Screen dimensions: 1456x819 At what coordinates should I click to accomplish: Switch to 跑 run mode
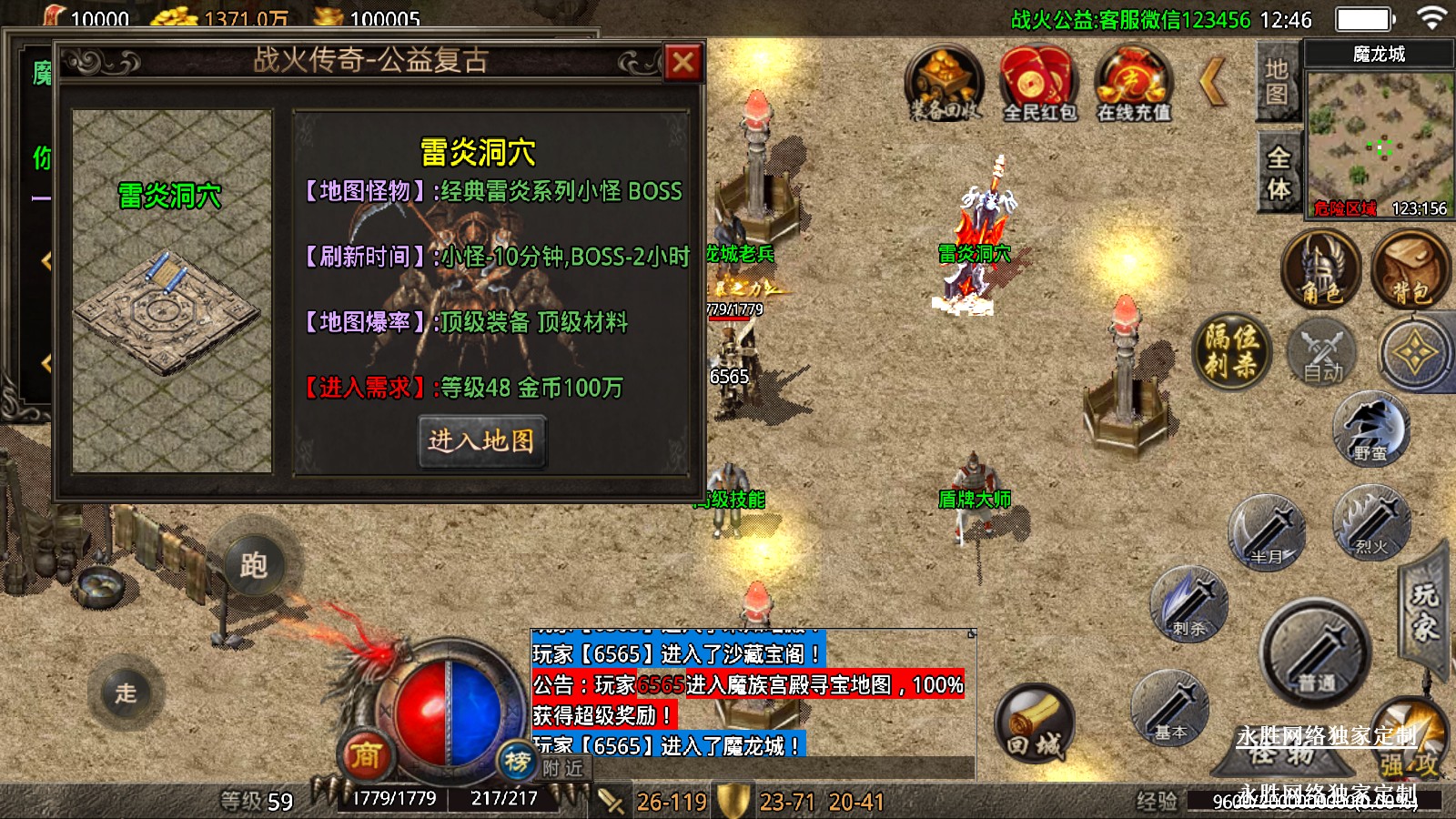point(254,565)
